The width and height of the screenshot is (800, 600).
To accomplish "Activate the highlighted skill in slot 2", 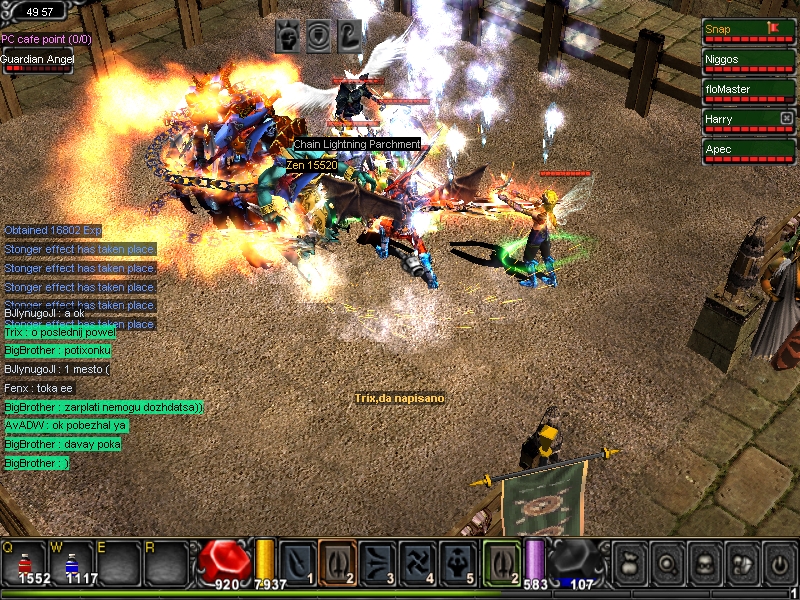I will pos(338,562).
